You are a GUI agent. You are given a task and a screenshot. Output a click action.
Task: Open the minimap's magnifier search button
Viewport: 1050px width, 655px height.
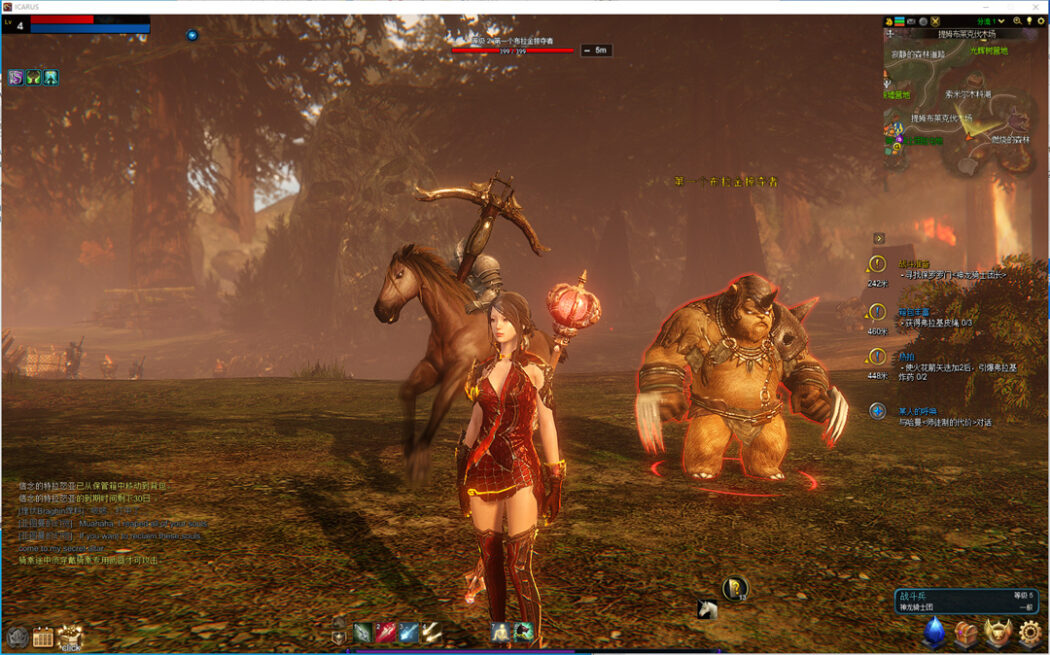(1017, 20)
